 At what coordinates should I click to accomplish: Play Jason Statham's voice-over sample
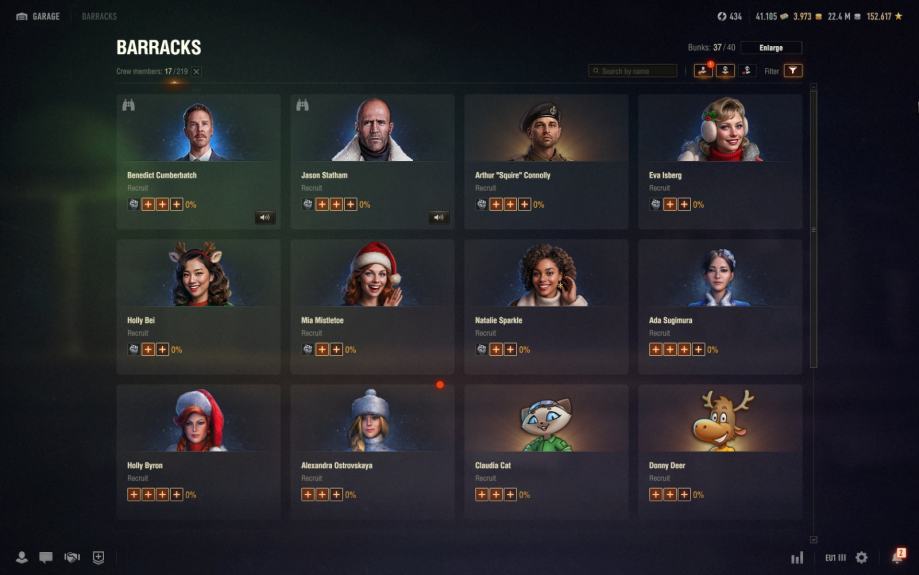click(438, 217)
